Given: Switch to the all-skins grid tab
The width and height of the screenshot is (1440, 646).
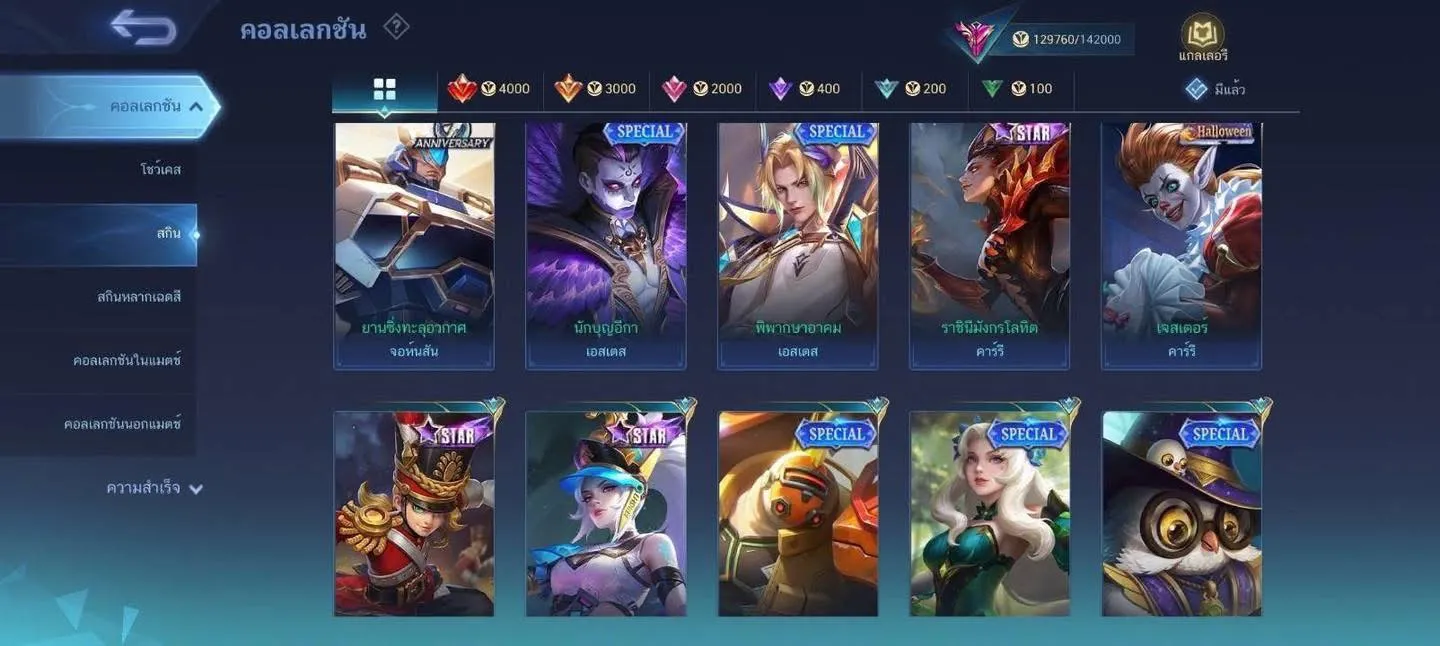Looking at the screenshot, I should pyautogui.click(x=384, y=89).
